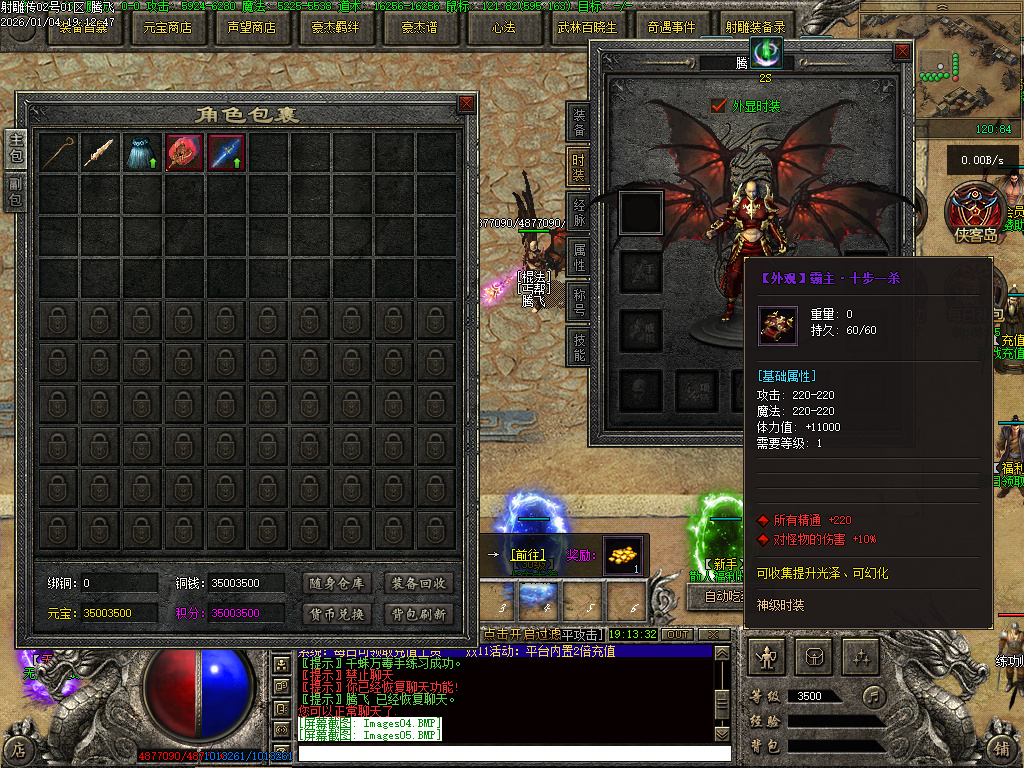Click the 装备回收 equipment recycle button
This screenshot has width=1024, height=768.
(419, 583)
